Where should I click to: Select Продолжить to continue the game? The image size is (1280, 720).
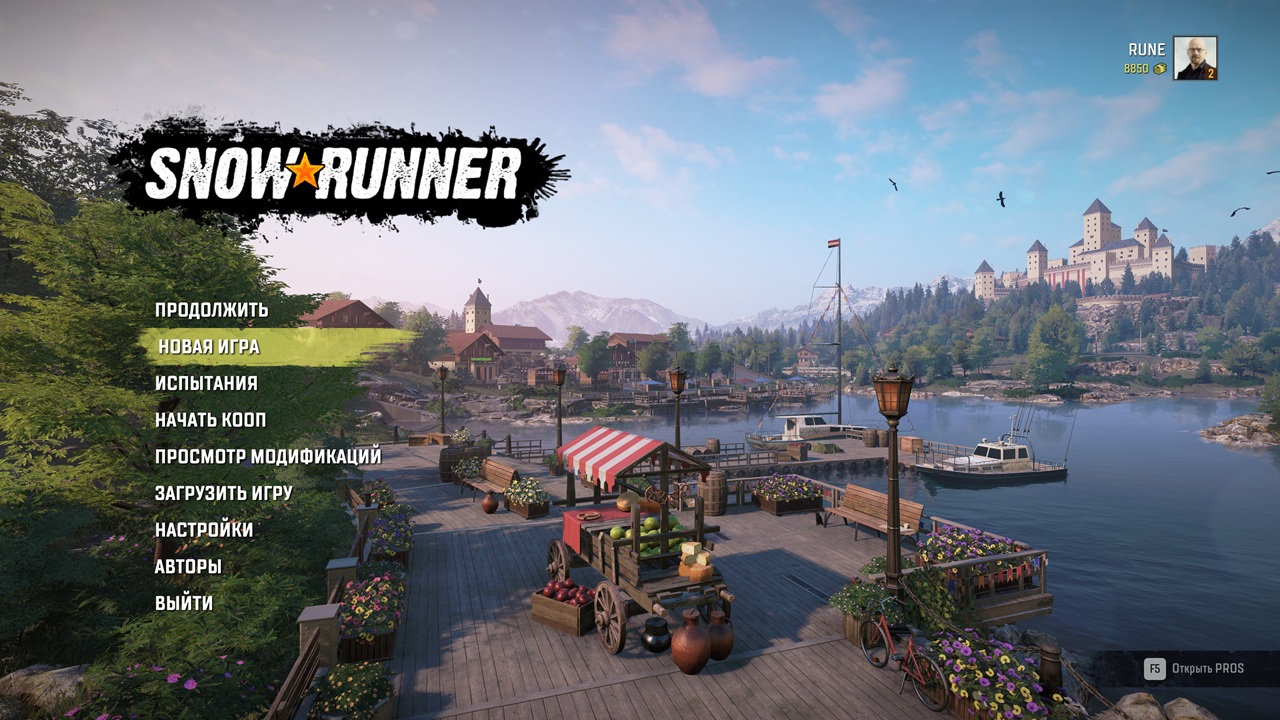[x=211, y=310]
